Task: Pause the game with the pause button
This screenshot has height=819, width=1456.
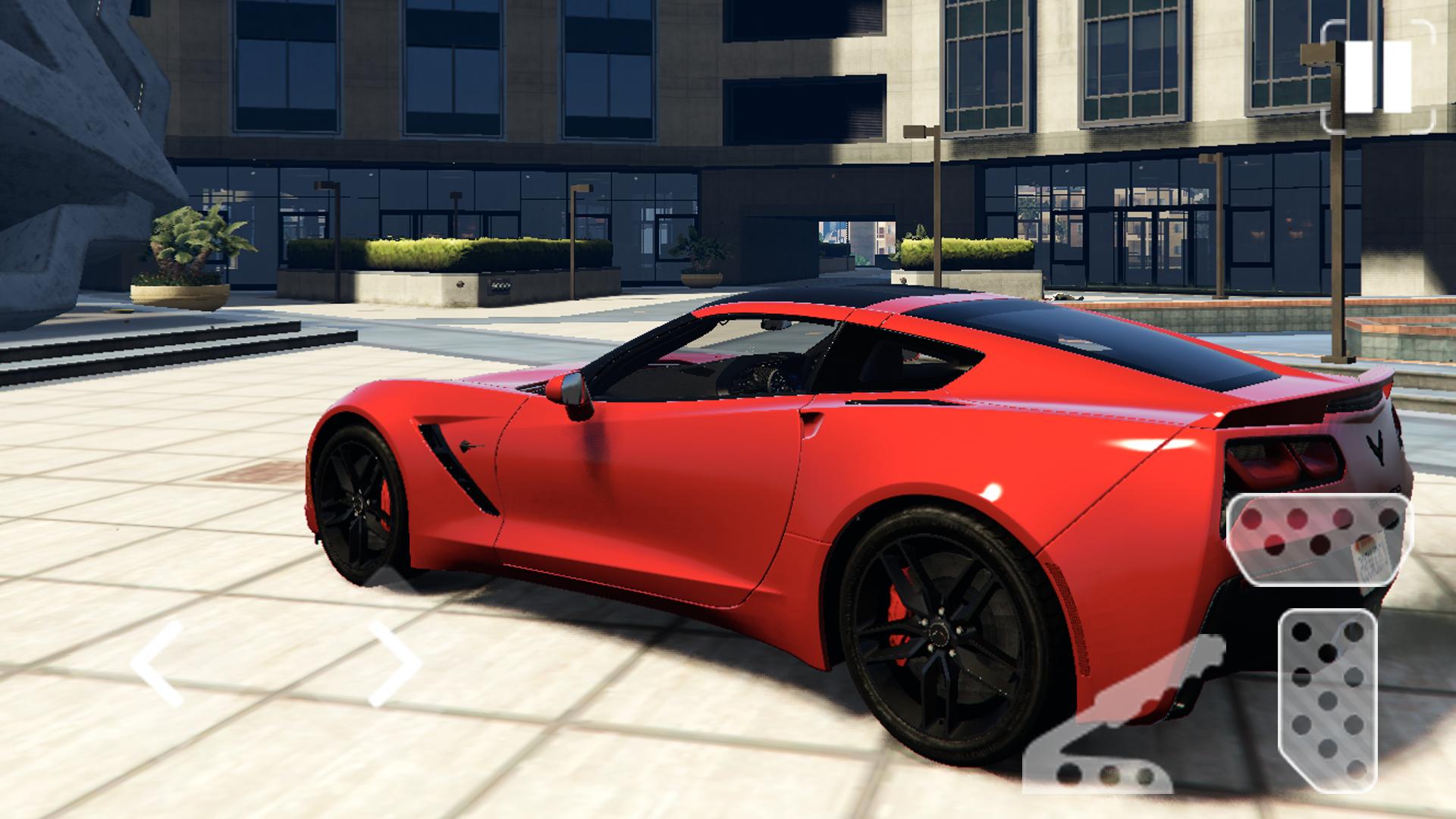Action: [x=1378, y=77]
